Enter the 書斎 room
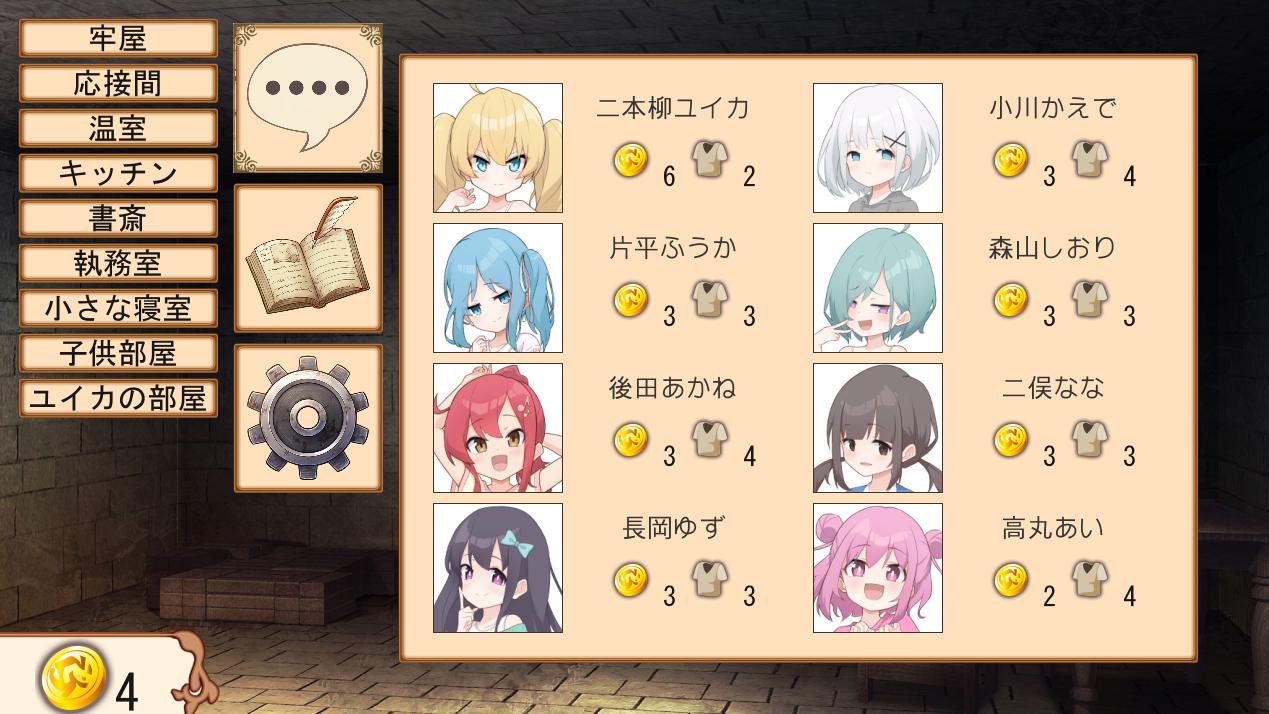The height and width of the screenshot is (714, 1269). coord(118,219)
